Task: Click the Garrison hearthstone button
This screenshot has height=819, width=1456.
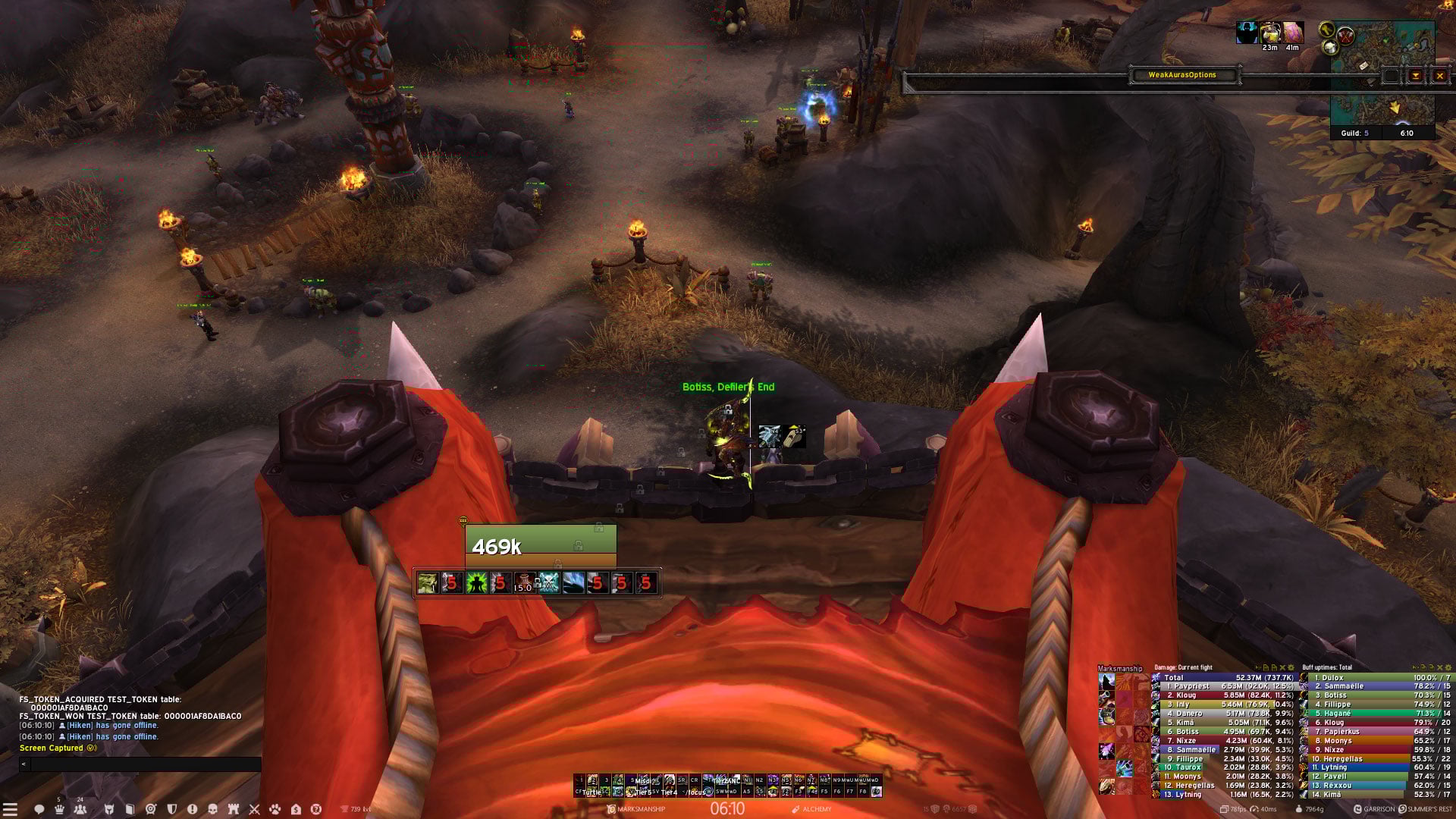Action: pos(1373,809)
